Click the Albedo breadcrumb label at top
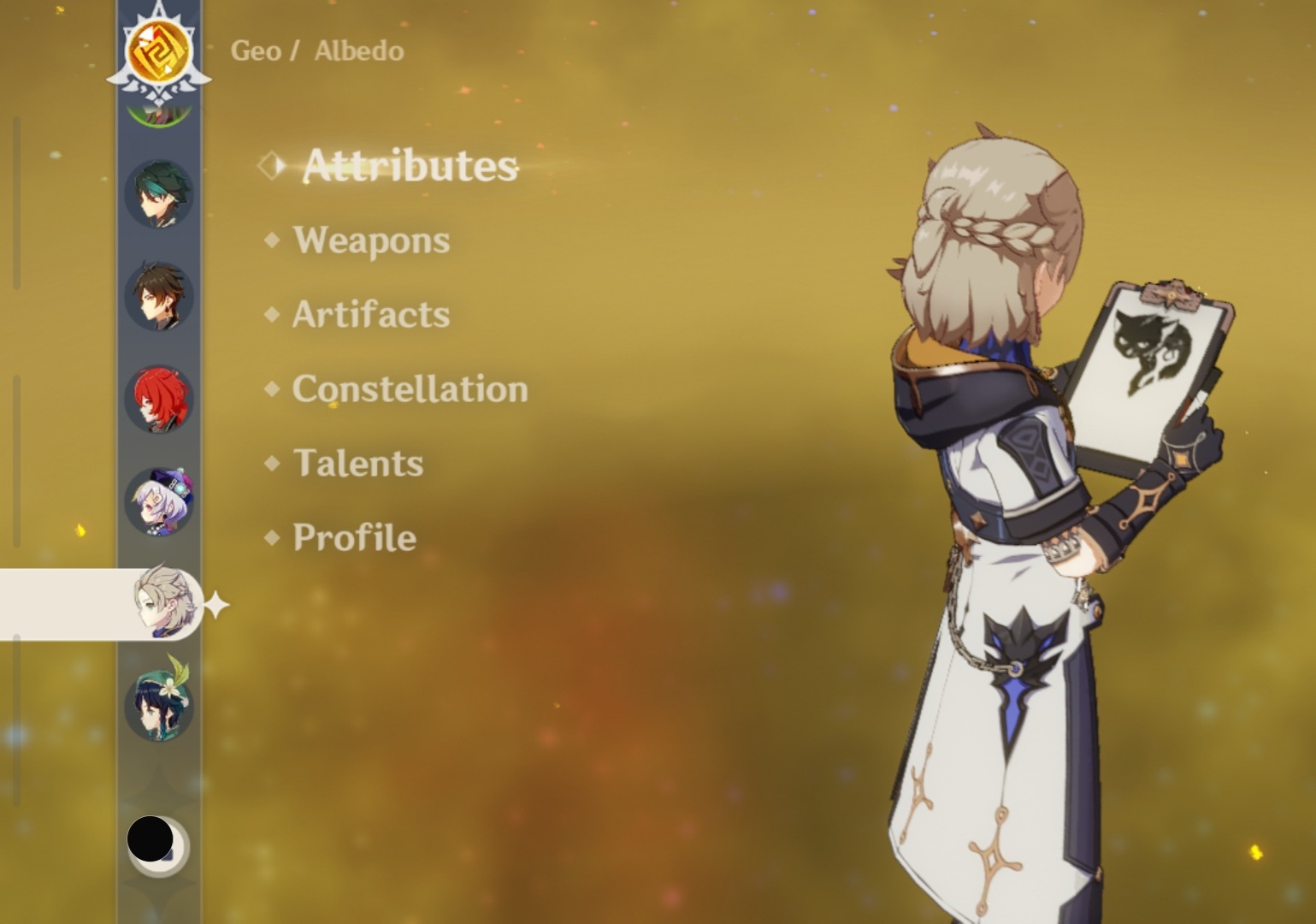1316x924 pixels. point(357,50)
